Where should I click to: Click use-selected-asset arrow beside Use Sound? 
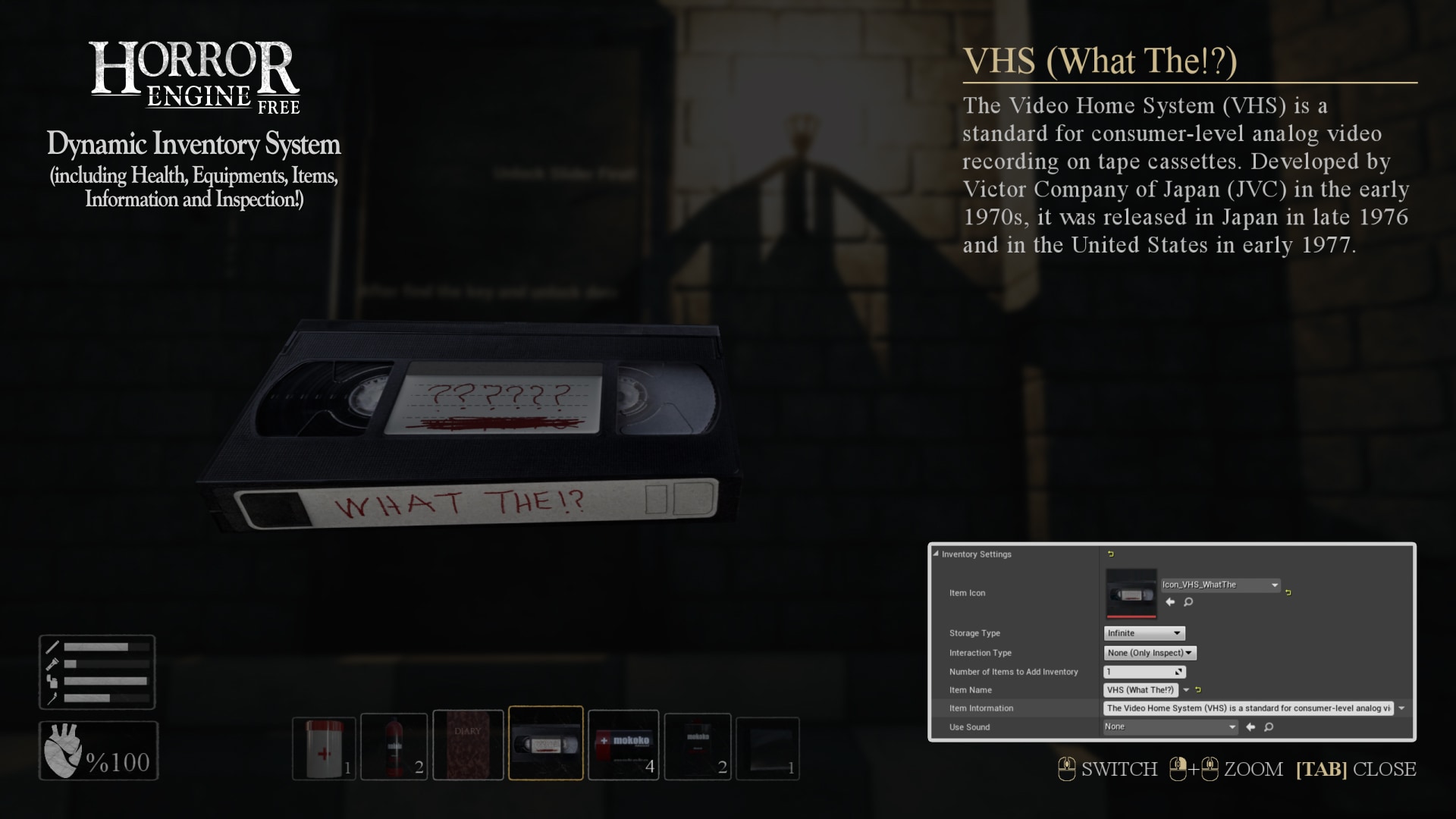[1250, 726]
